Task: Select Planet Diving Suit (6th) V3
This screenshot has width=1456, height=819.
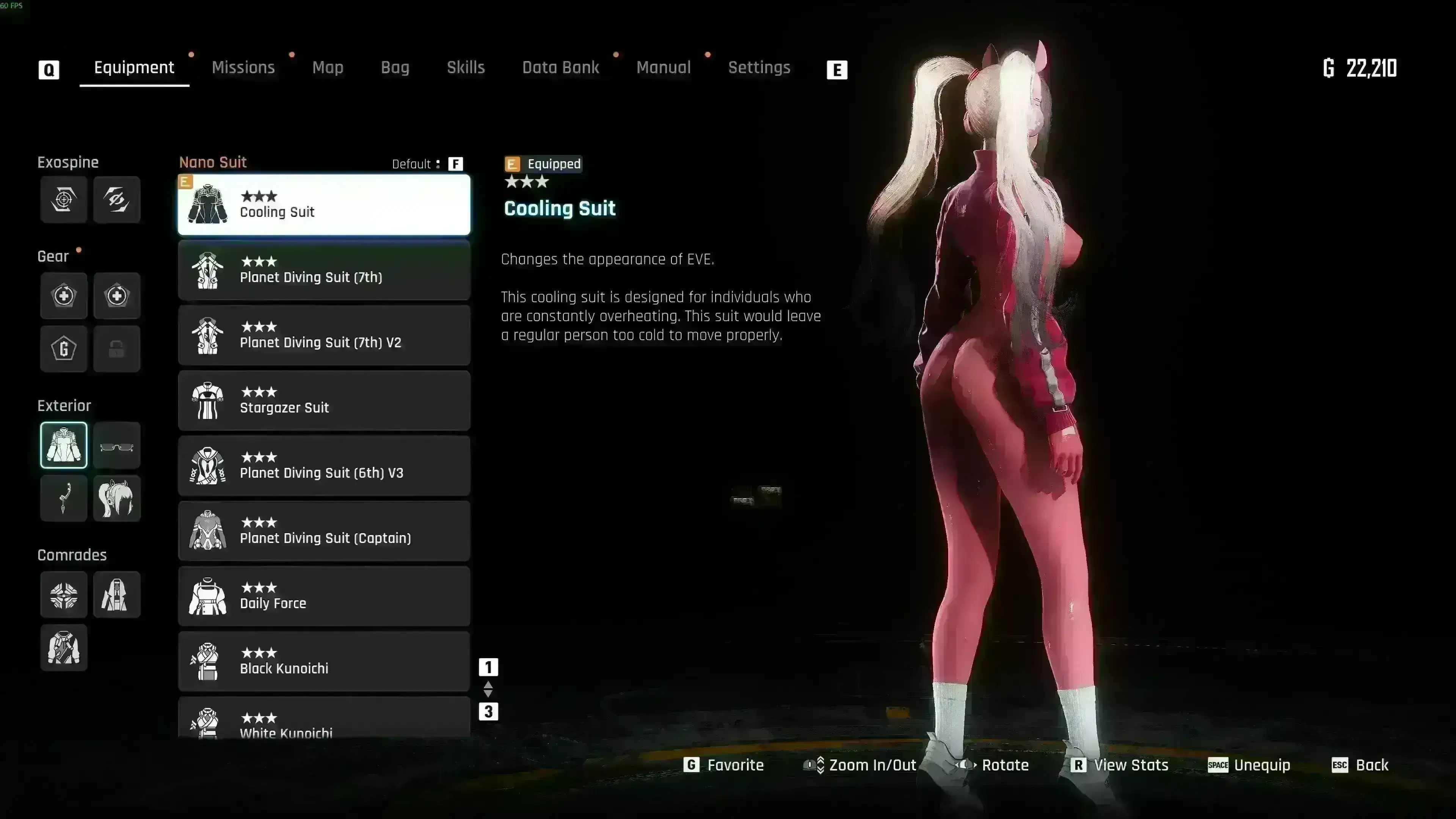Action: [324, 466]
